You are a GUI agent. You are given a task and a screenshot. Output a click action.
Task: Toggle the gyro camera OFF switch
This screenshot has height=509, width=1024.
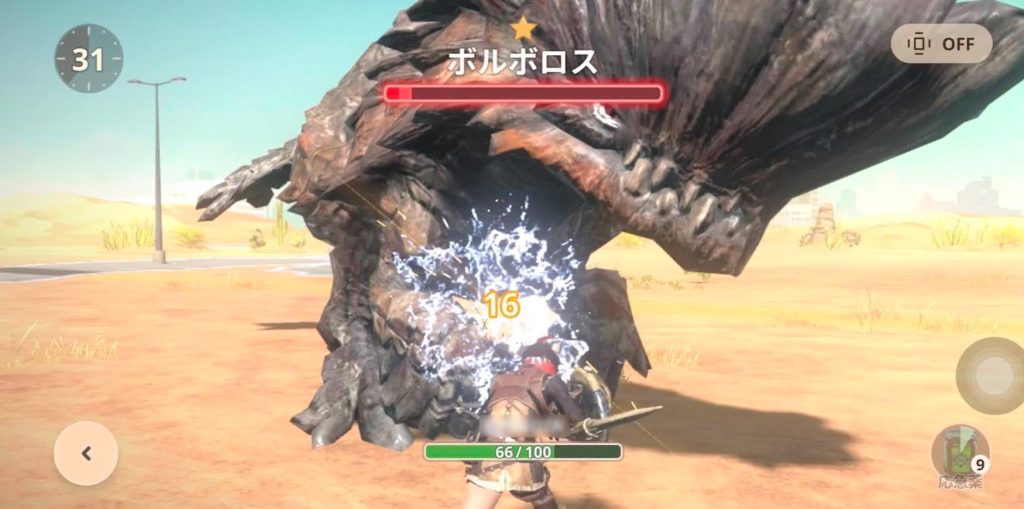(941, 44)
